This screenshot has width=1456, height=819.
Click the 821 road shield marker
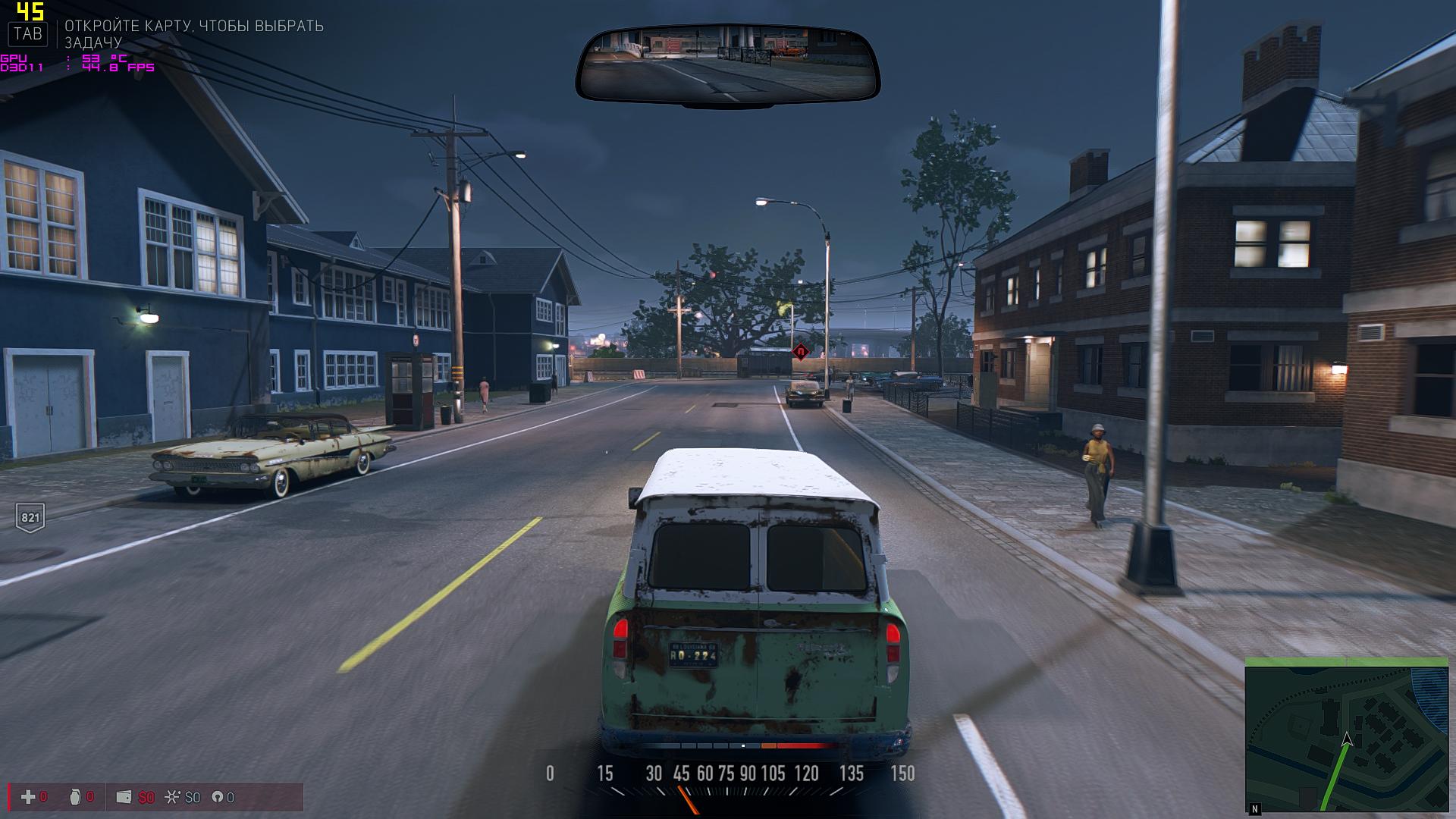pyautogui.click(x=30, y=518)
